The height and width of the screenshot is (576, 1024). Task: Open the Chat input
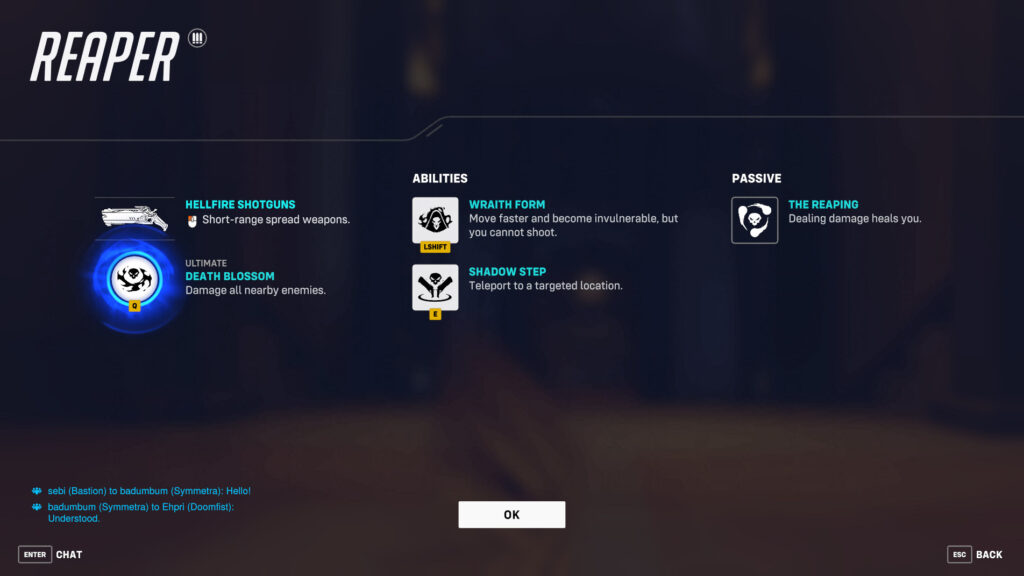[51, 554]
